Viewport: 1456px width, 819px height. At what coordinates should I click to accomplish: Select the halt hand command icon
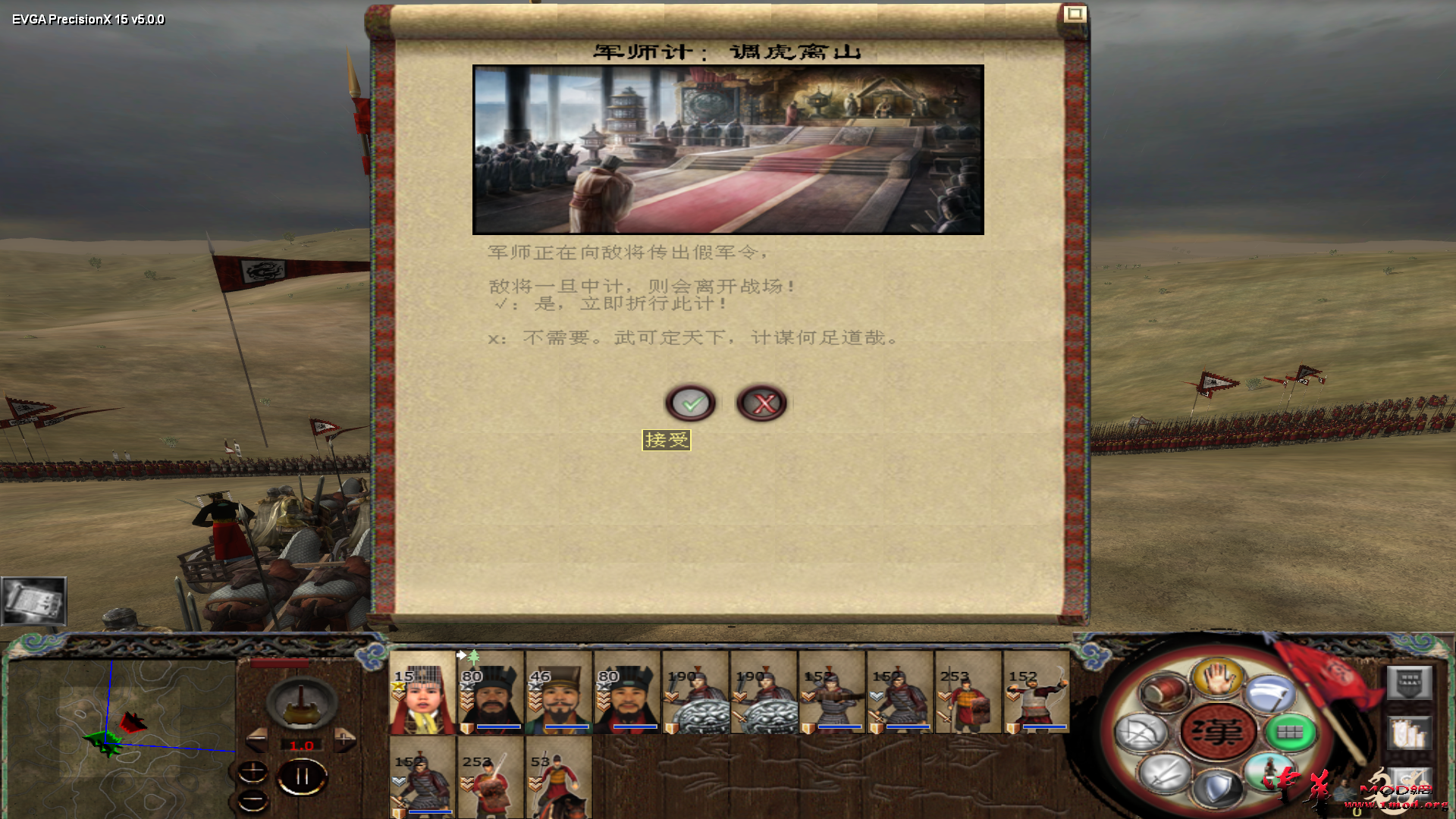point(1219,677)
